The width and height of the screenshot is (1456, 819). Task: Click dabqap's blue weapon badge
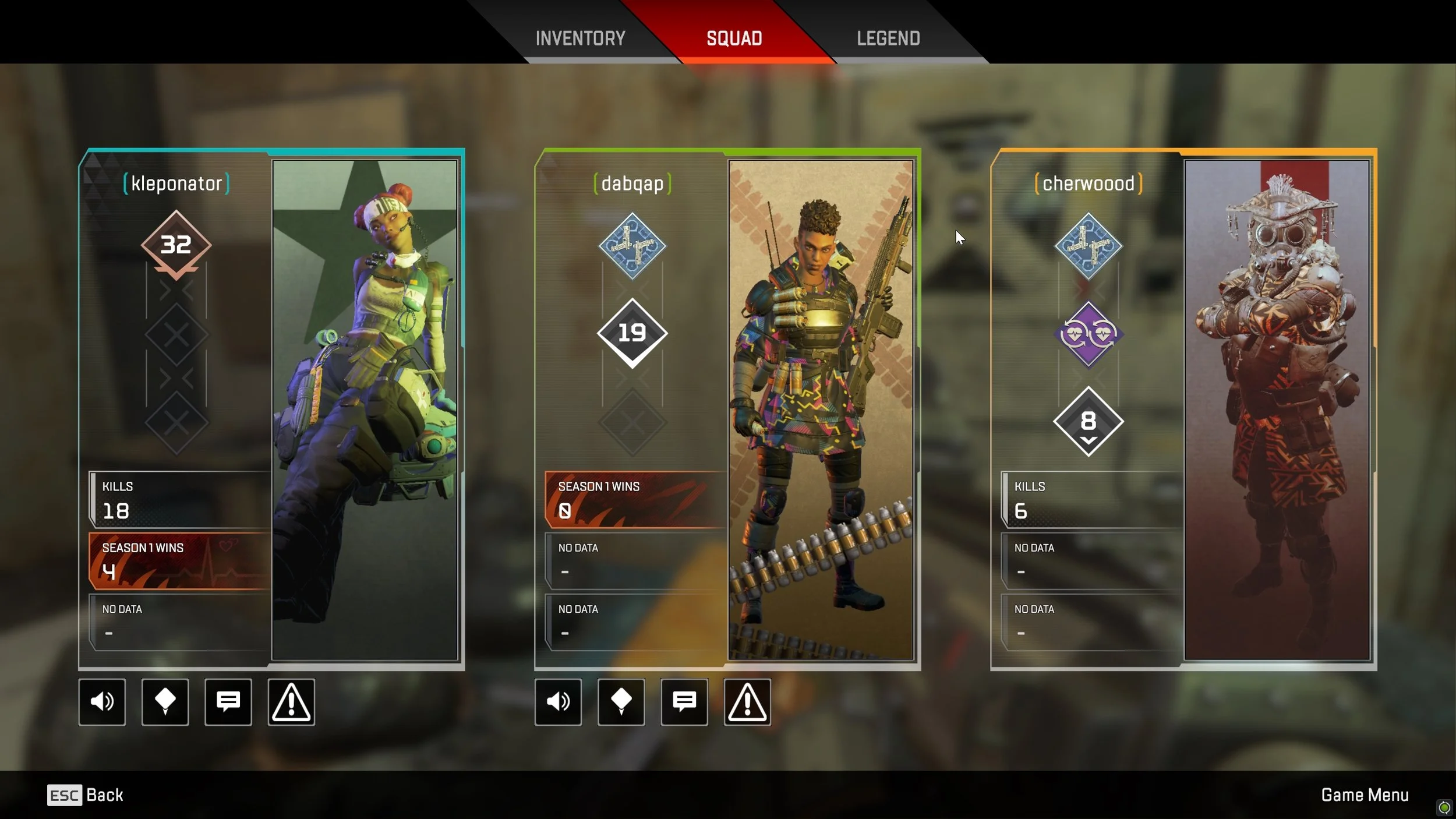click(x=632, y=245)
